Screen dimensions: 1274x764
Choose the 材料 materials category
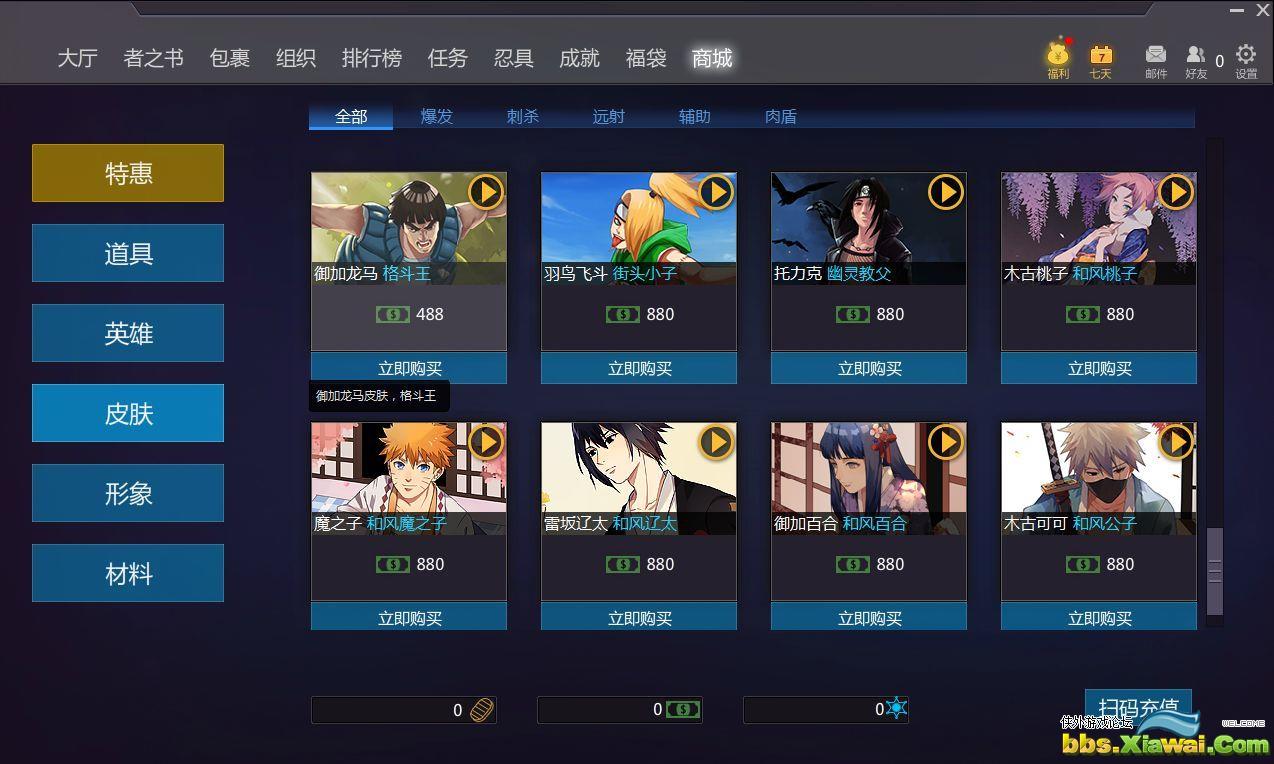point(128,573)
